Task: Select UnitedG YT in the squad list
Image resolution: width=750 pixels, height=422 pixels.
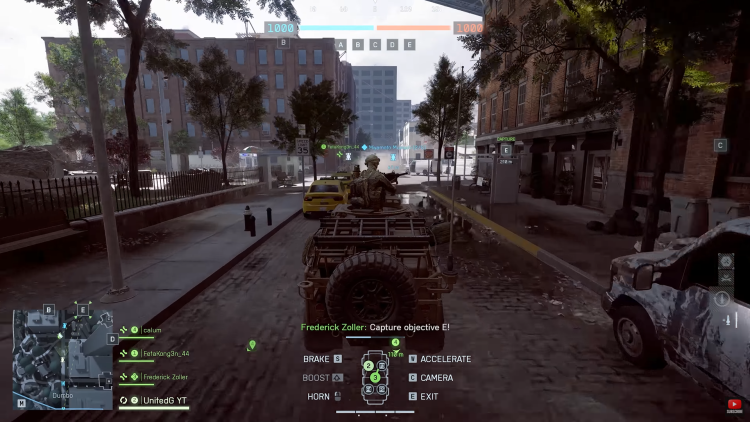Action: (x=164, y=400)
